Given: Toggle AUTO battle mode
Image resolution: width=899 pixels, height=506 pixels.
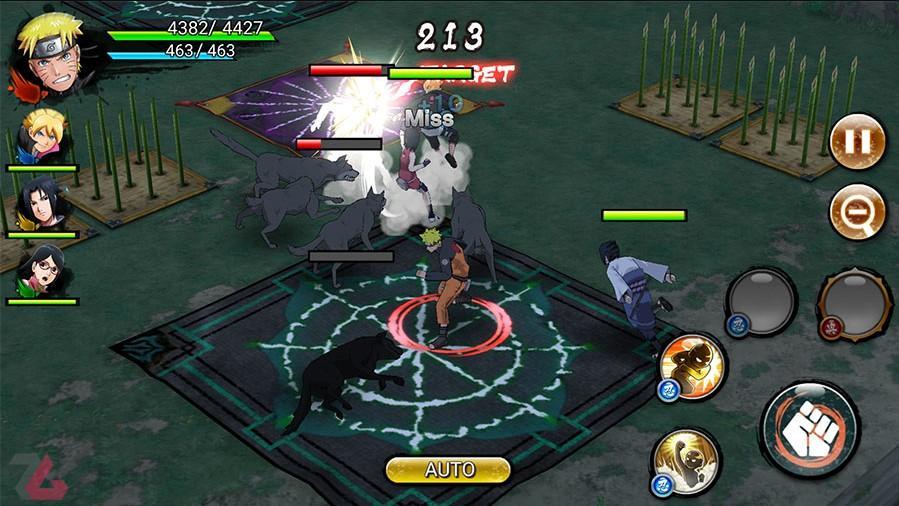Looking at the screenshot, I should (448, 469).
